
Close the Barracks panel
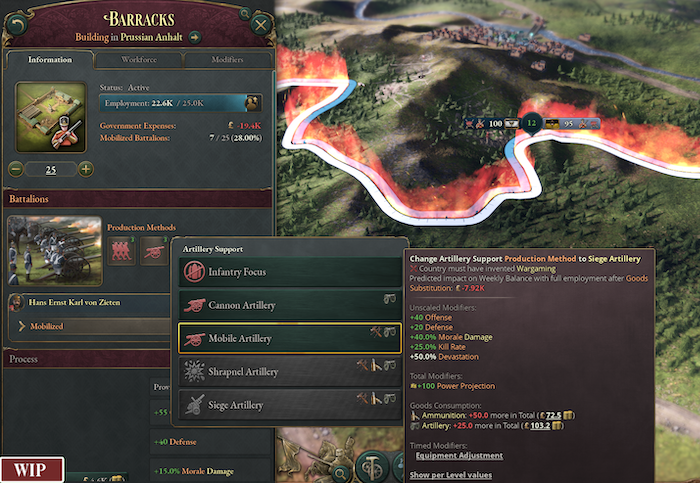pos(262,24)
